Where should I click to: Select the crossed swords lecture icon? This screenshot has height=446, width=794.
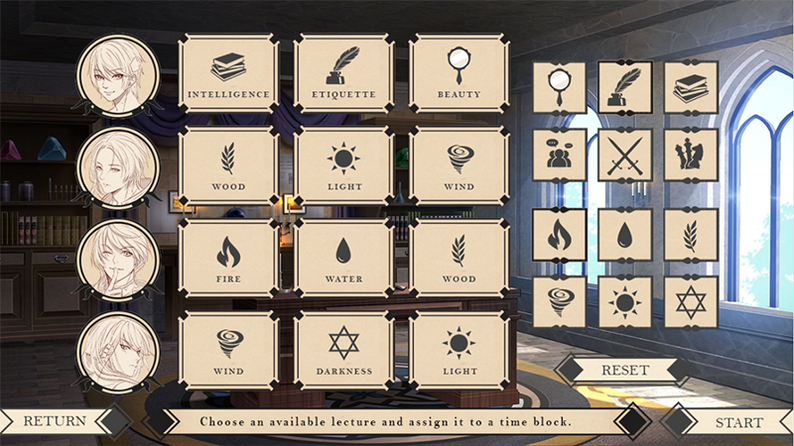625,155
